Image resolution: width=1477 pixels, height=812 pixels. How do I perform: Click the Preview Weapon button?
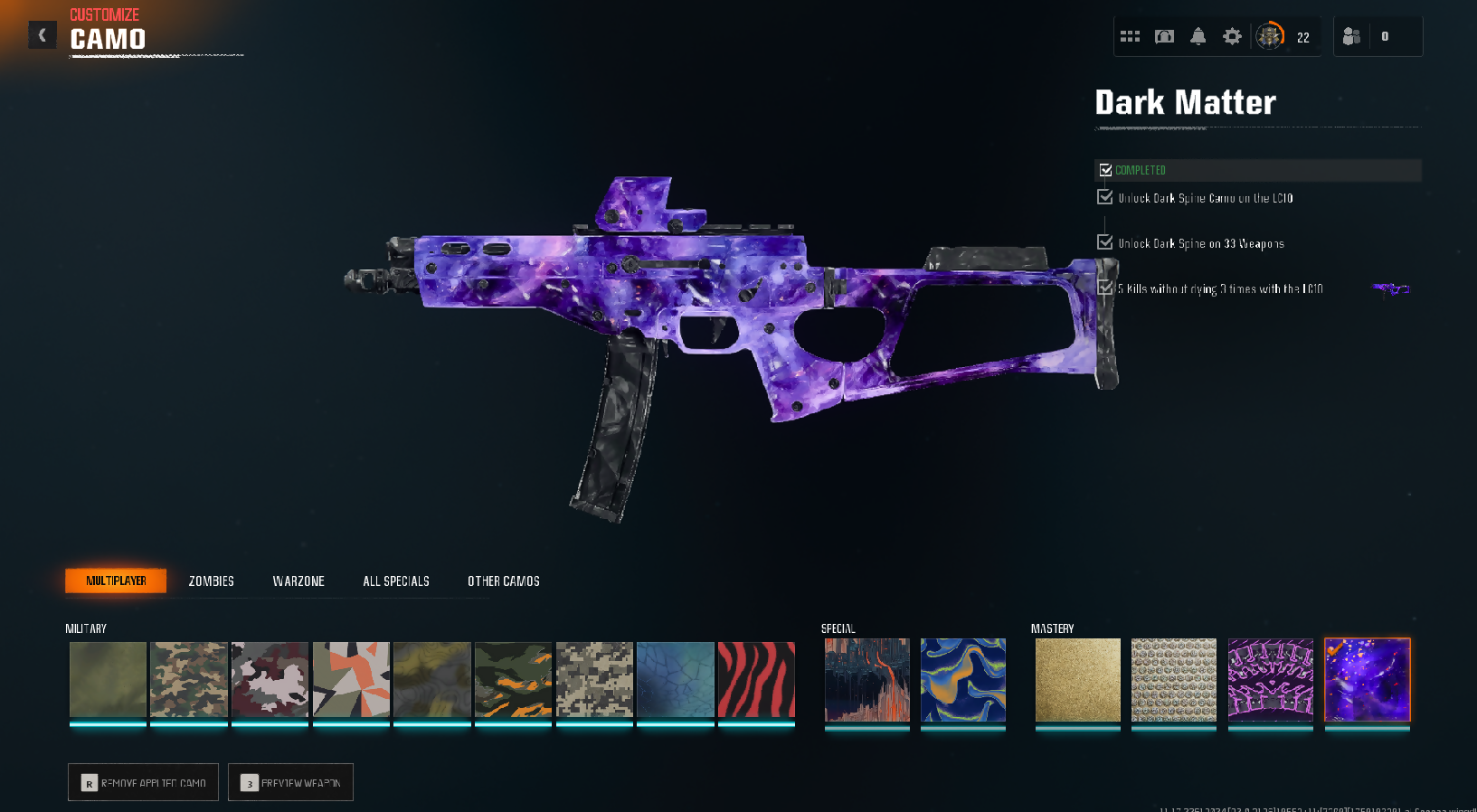(290, 782)
